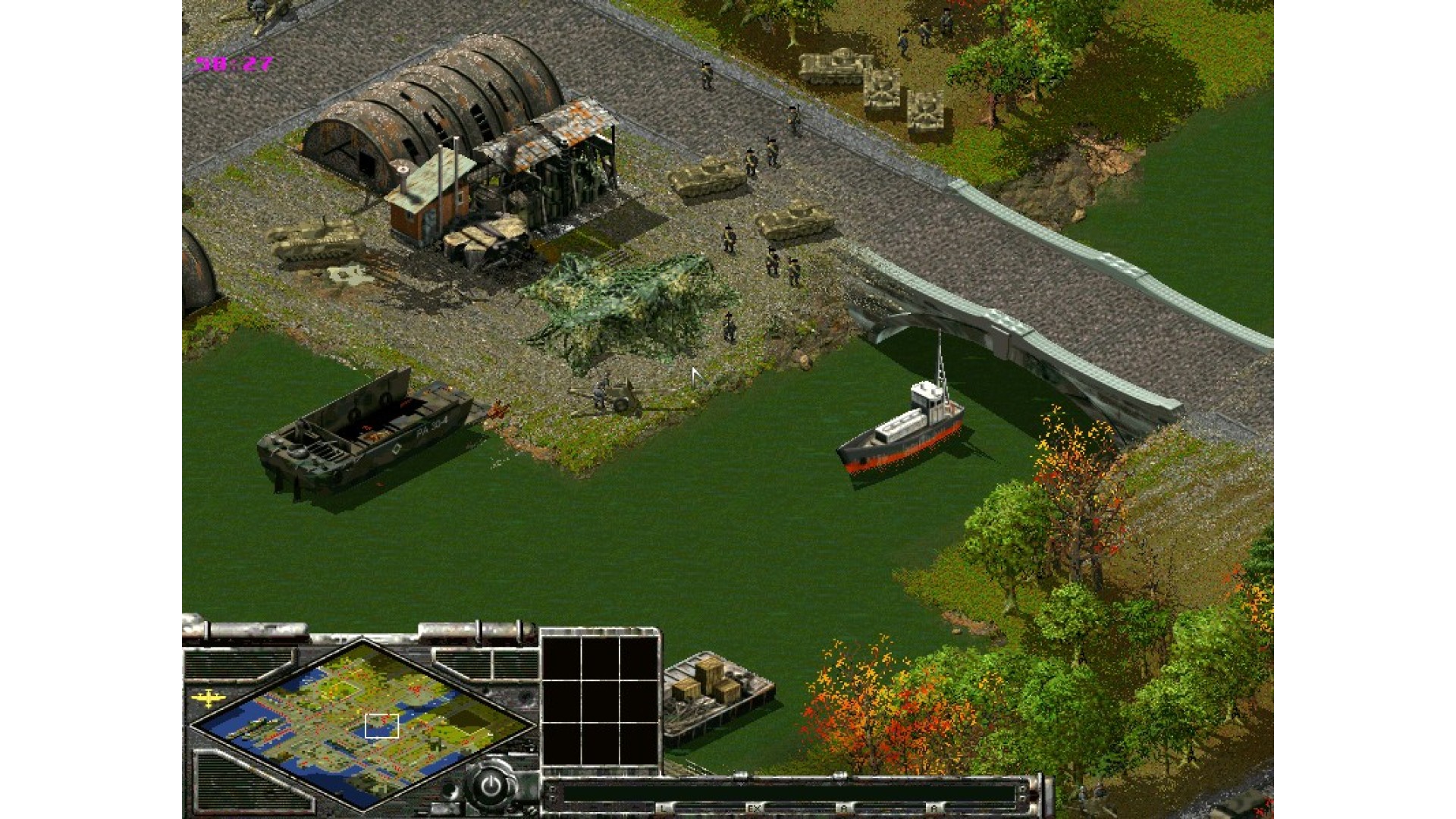
Task: Click the EX button on status bar
Action: click(x=754, y=808)
